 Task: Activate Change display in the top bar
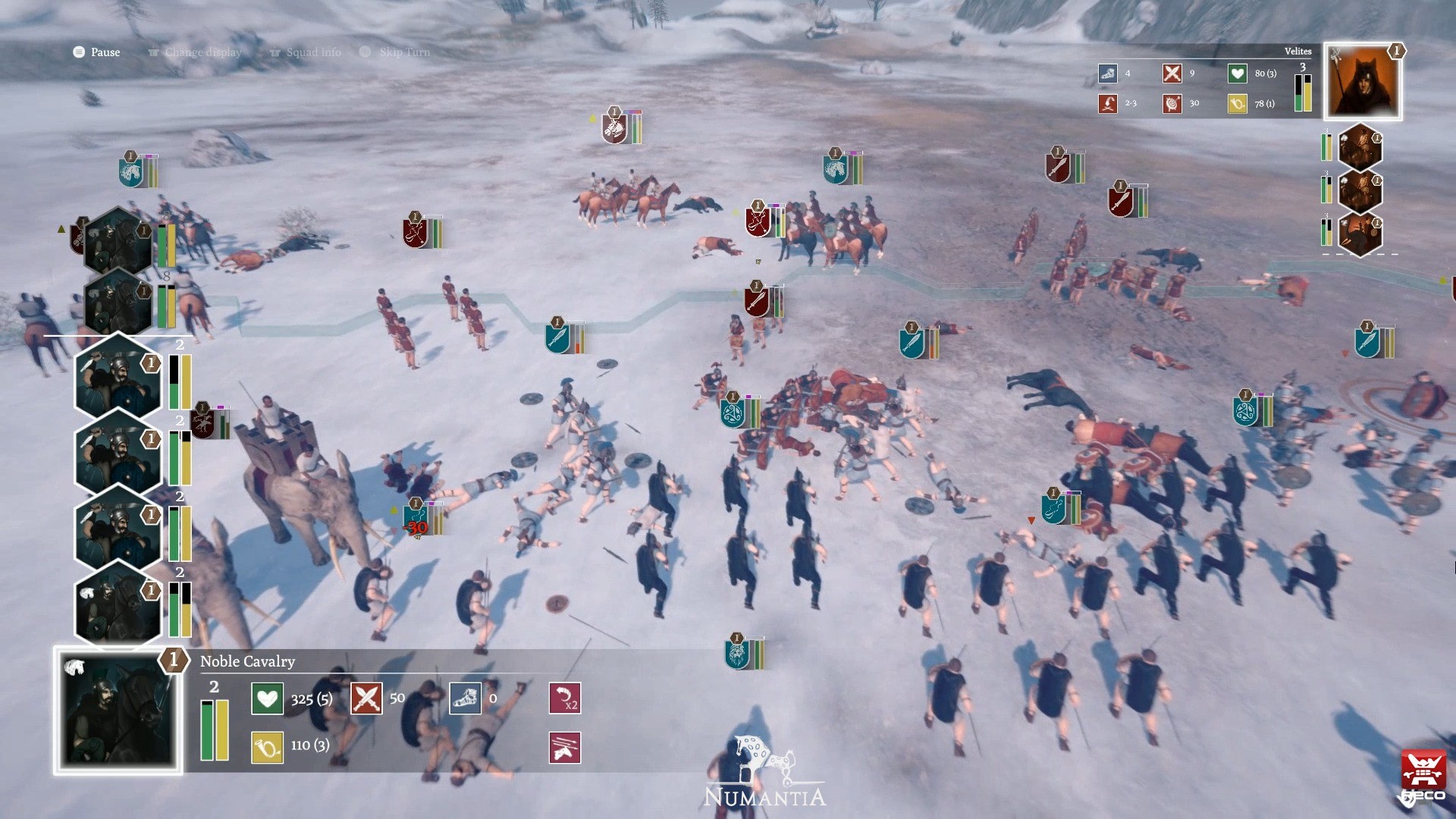pos(195,52)
